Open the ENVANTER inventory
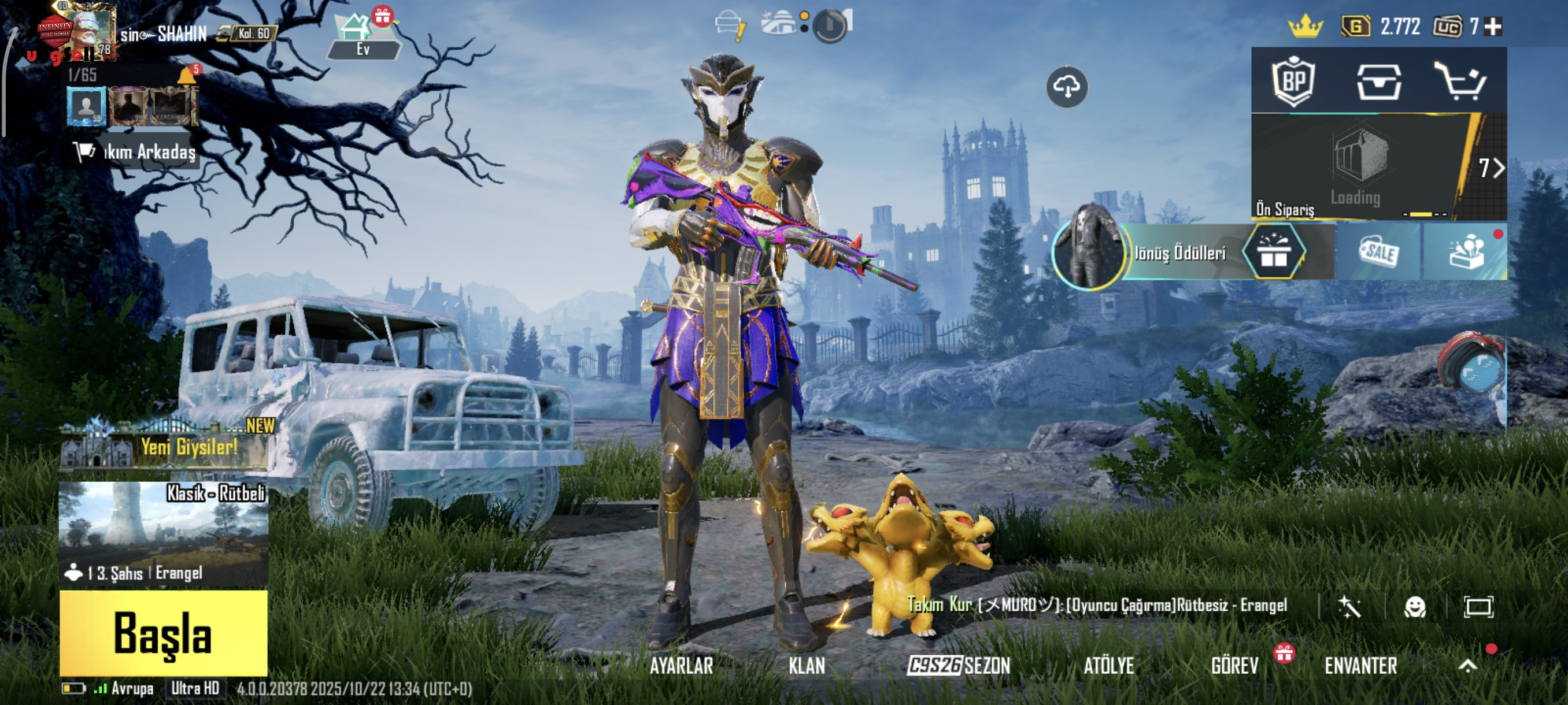 tap(1360, 666)
